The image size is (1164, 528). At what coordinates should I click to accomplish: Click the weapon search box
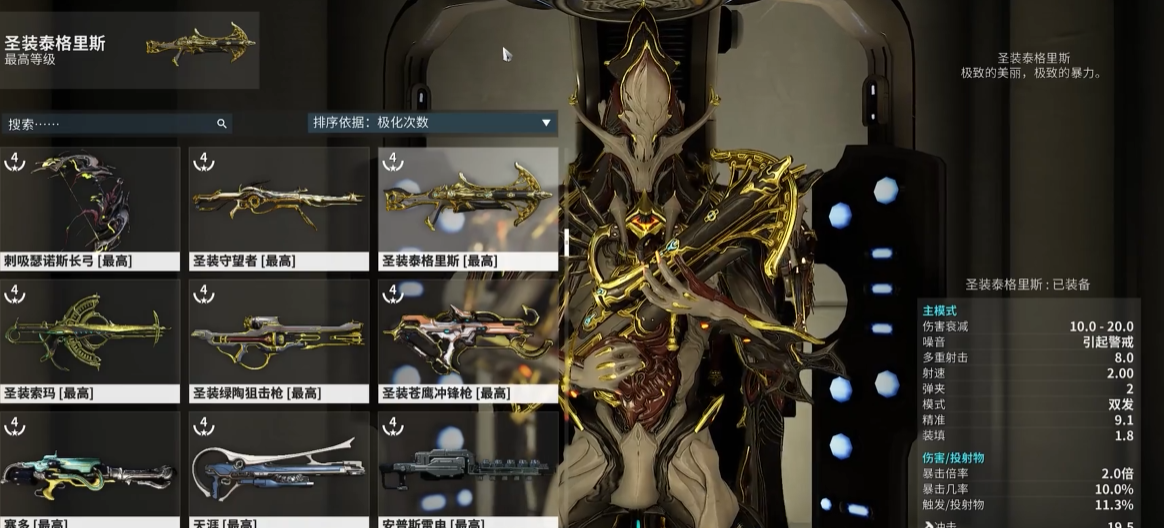pos(110,124)
